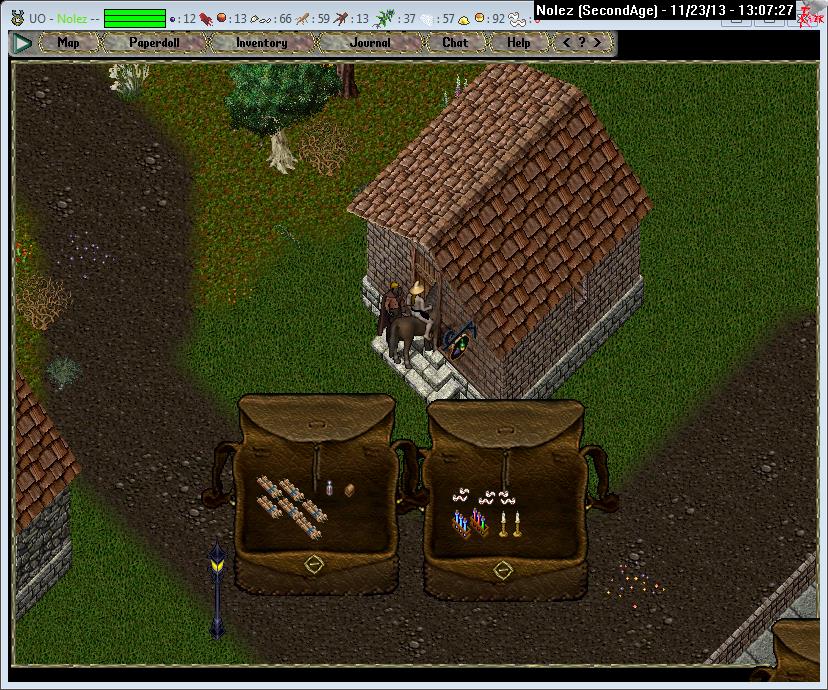
Task: Open the Inventory menu button
Action: point(261,43)
